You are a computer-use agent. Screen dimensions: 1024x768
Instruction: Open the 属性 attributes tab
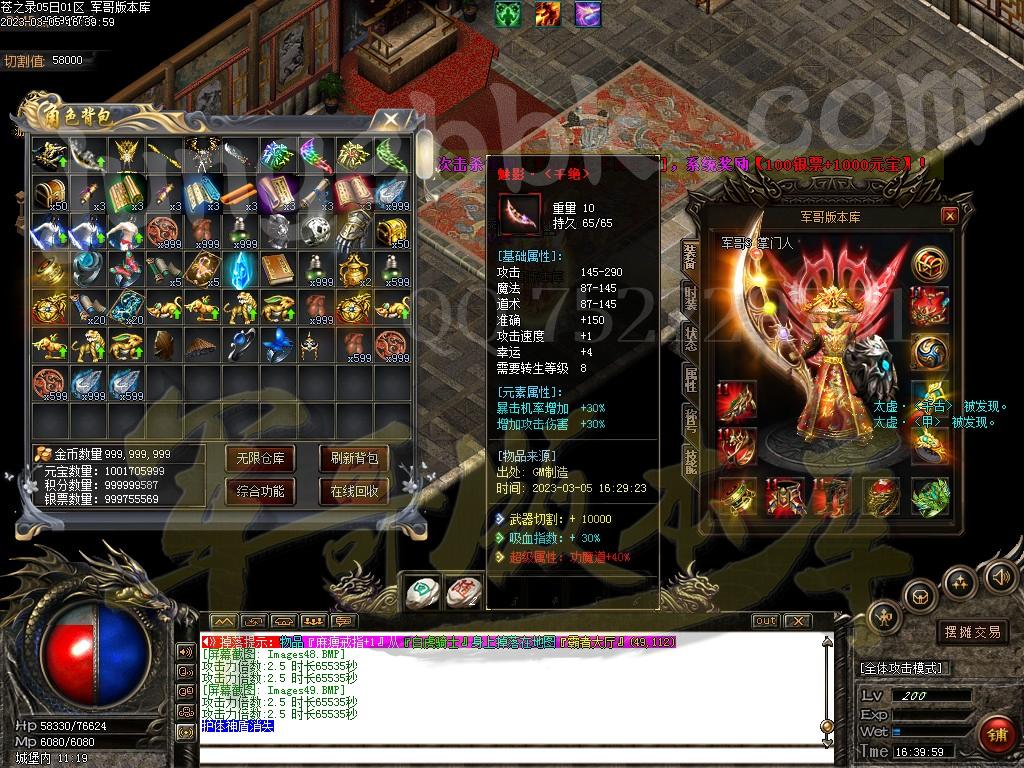[690, 378]
